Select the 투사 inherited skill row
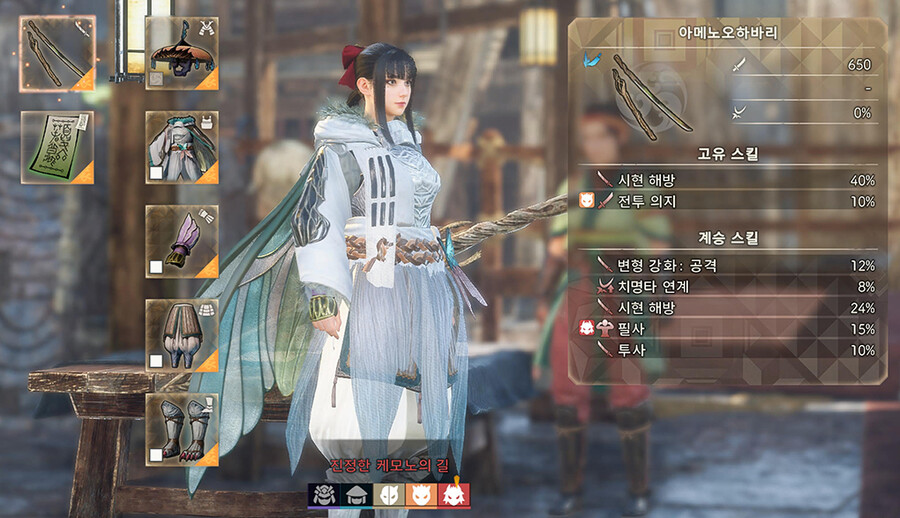900x518 pixels. point(727,350)
